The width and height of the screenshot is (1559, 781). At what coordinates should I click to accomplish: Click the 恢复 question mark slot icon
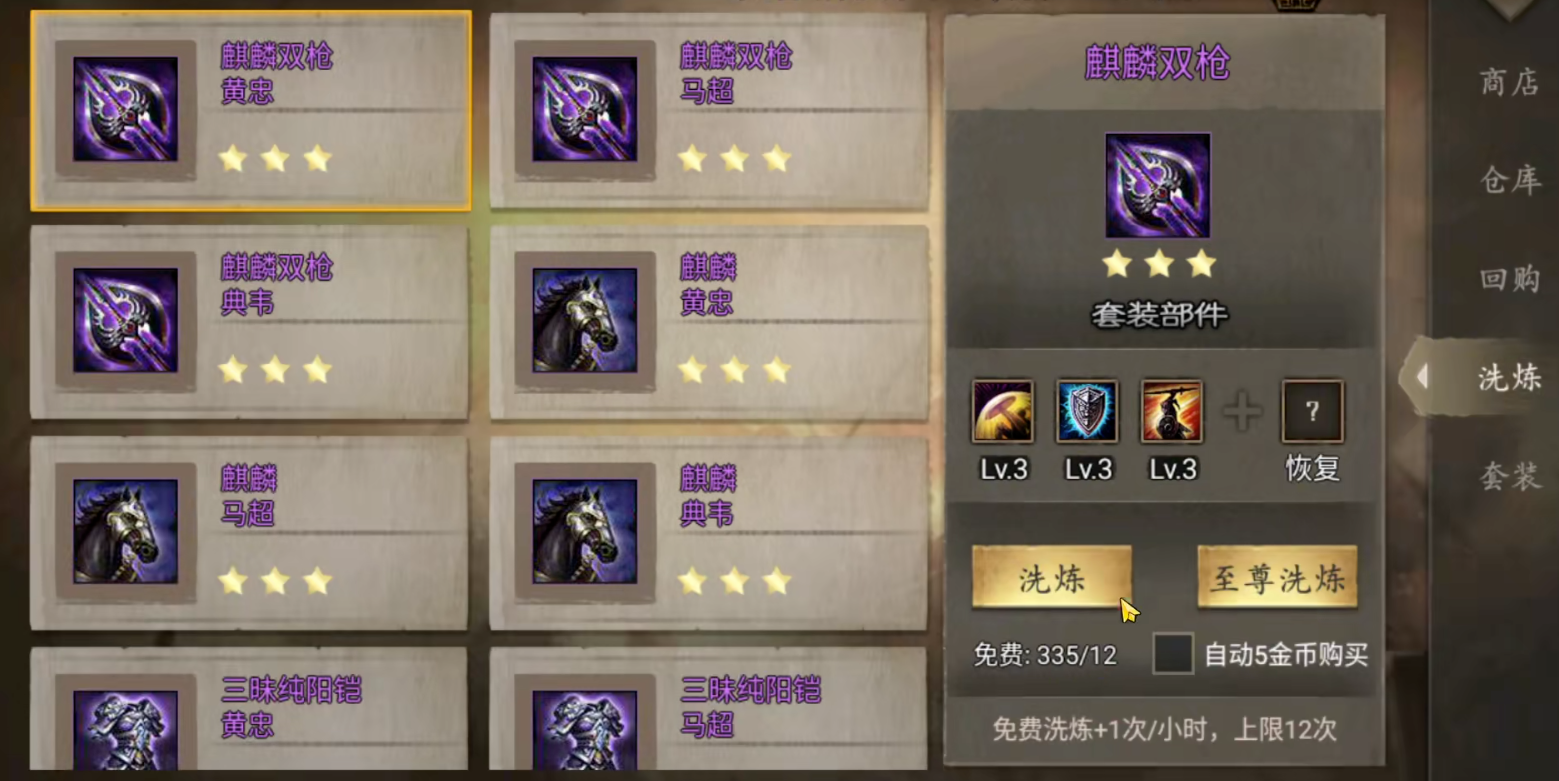click(1311, 410)
